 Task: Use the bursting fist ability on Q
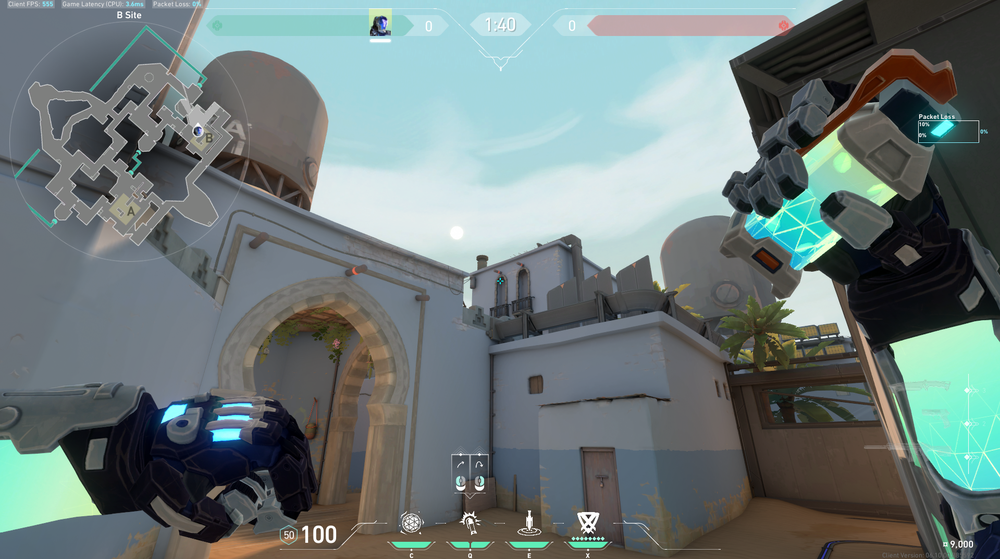coord(468,522)
